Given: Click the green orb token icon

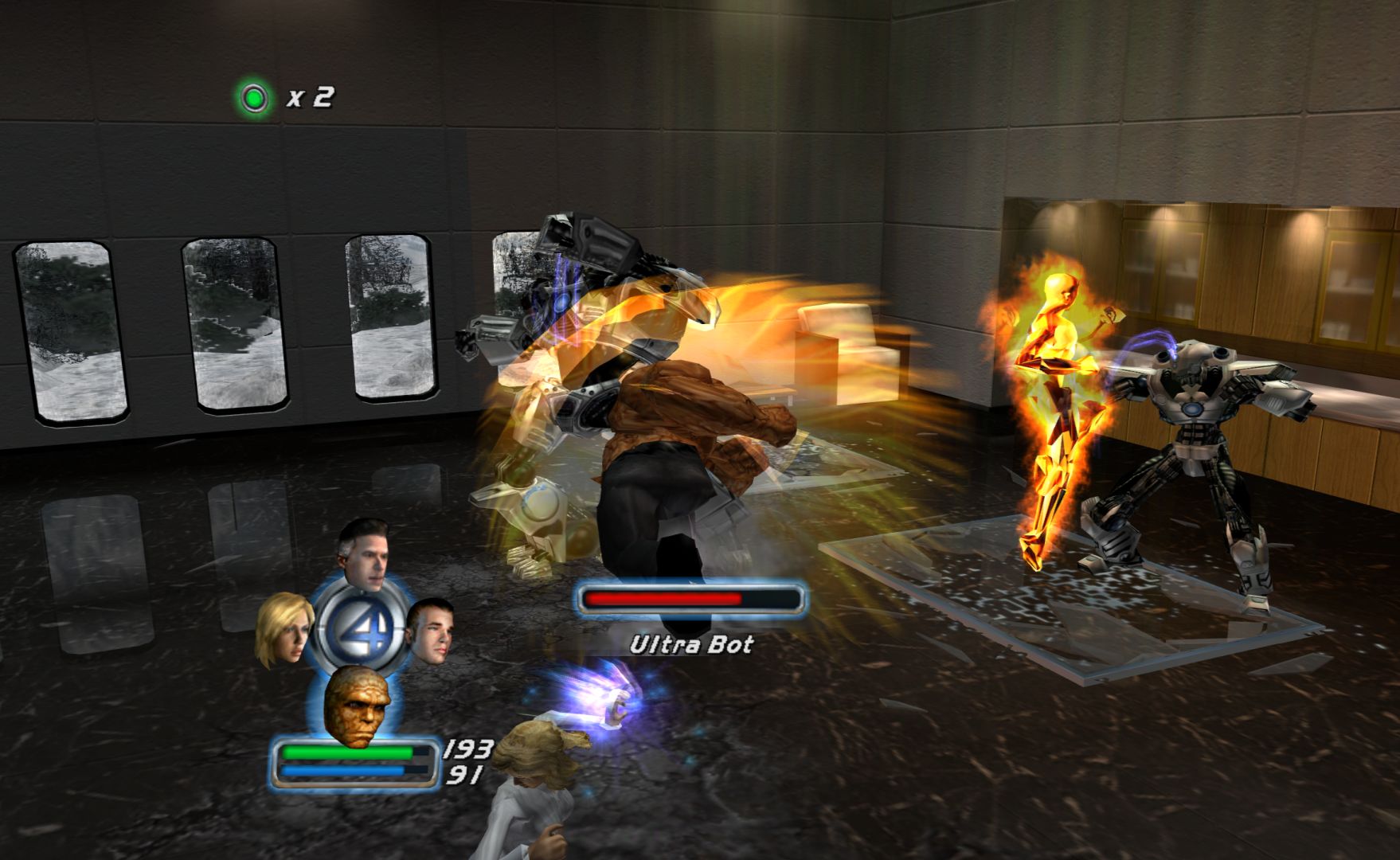Looking at the screenshot, I should [253, 99].
